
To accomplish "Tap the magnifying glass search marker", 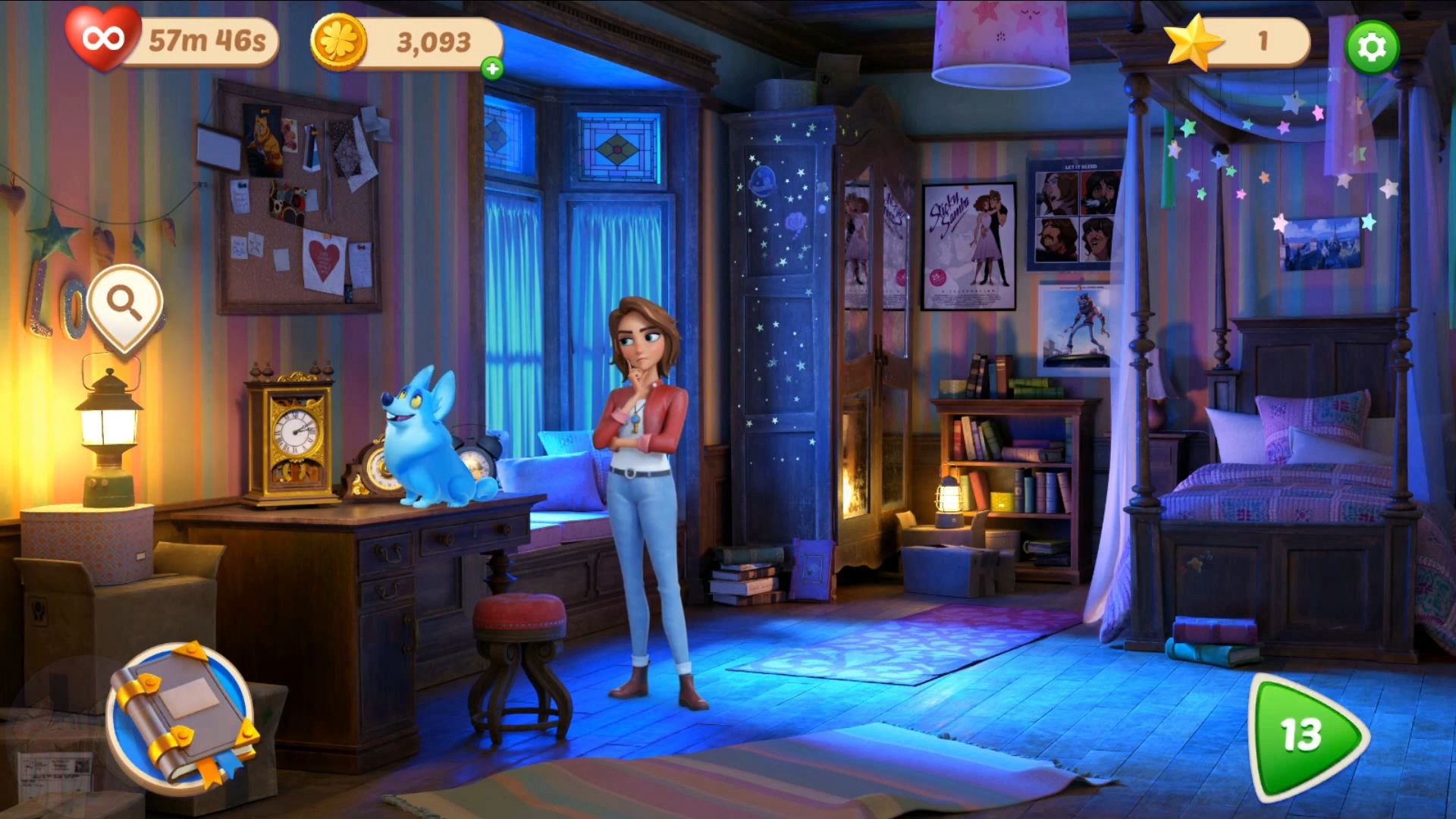I will pos(125,305).
